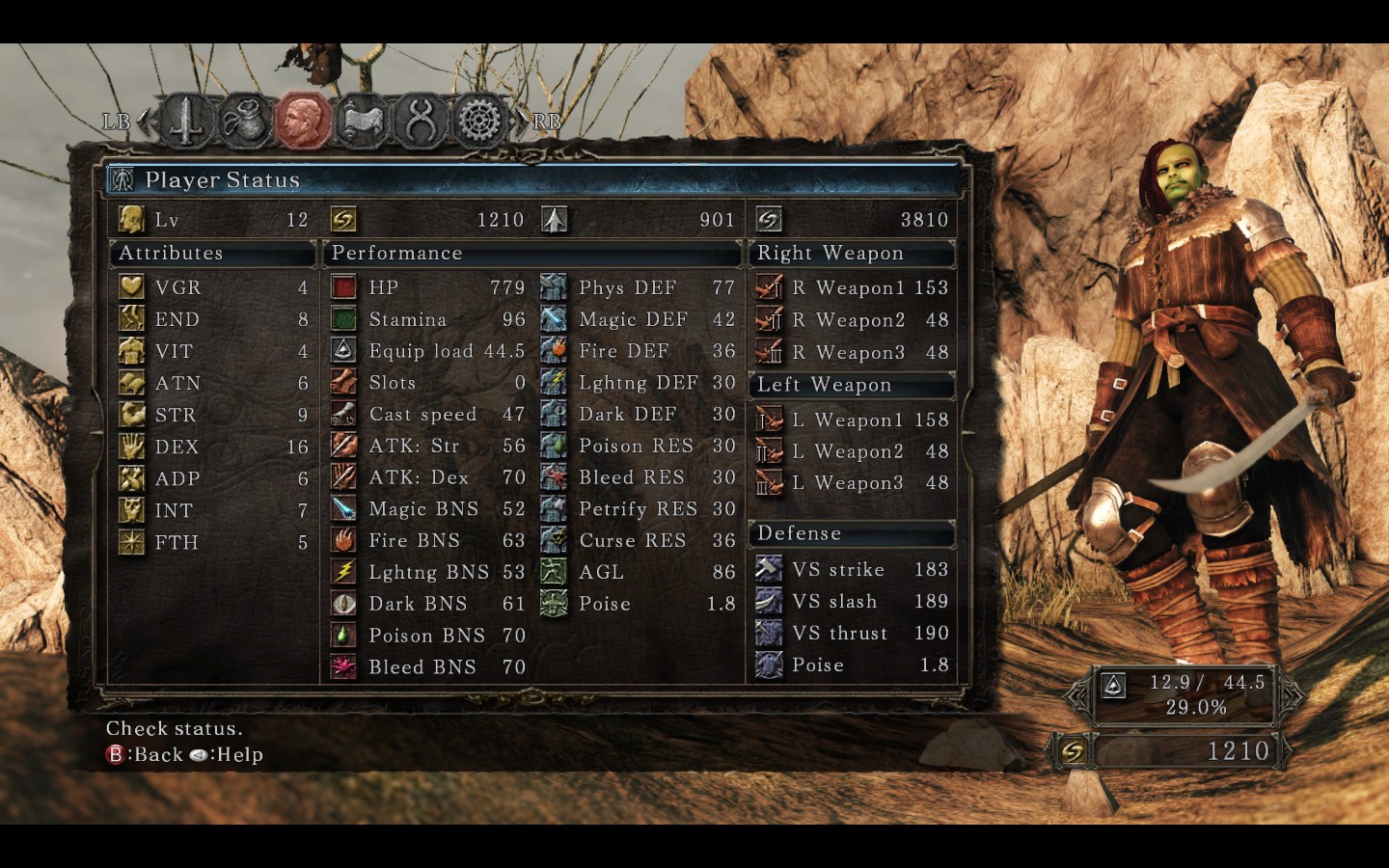Highlight the FTH attribute row

213,542
